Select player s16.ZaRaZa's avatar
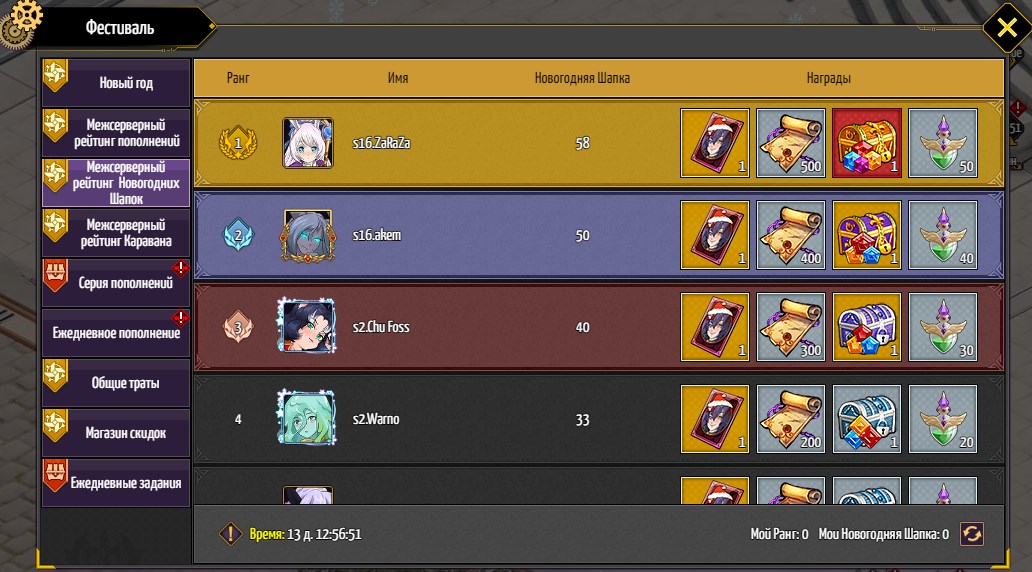The image size is (1032, 572). coord(308,143)
